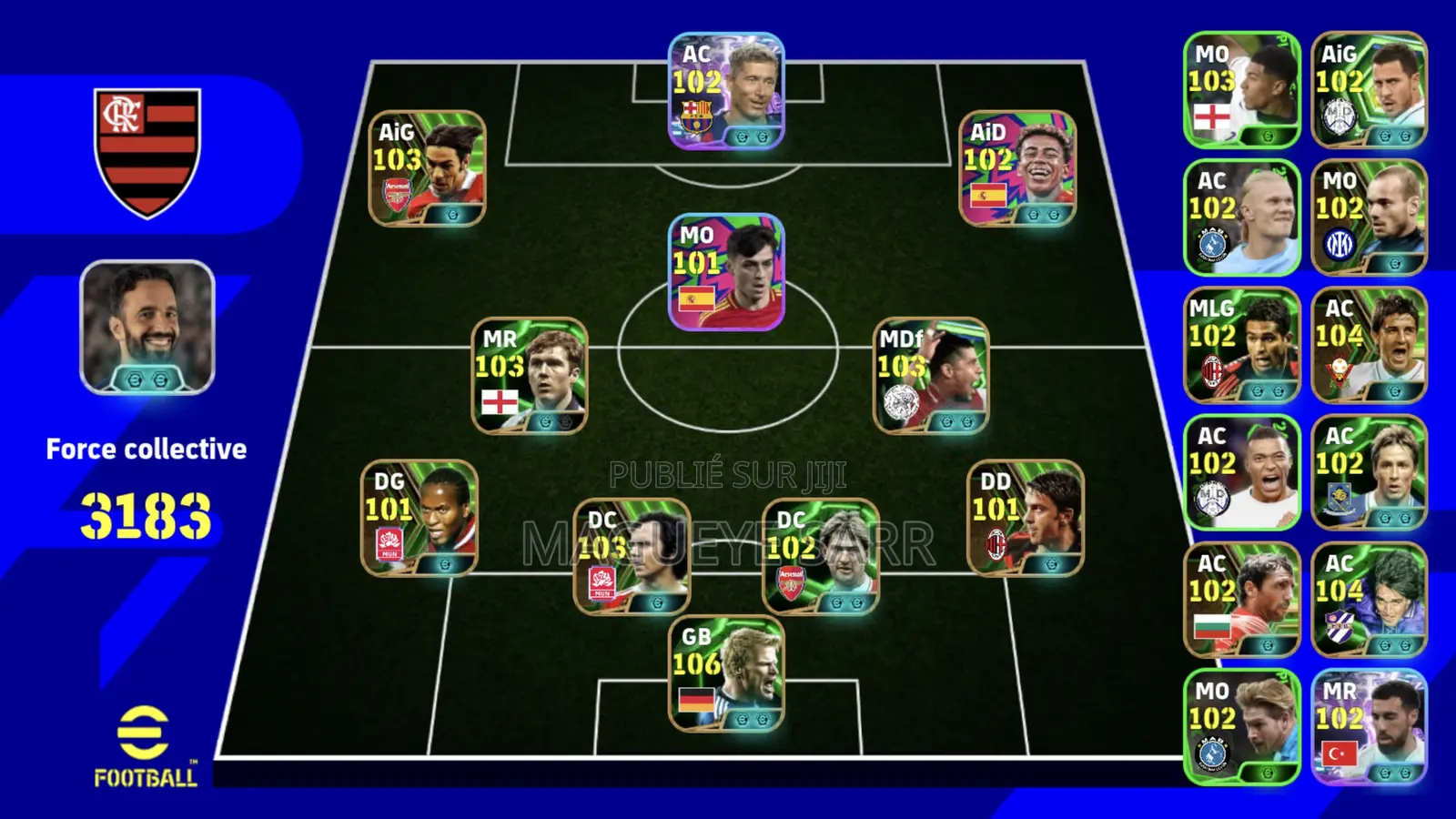Image resolution: width=1456 pixels, height=819 pixels.
Task: Choose the AC 102 Barcelona striker card
Action: 726,91
